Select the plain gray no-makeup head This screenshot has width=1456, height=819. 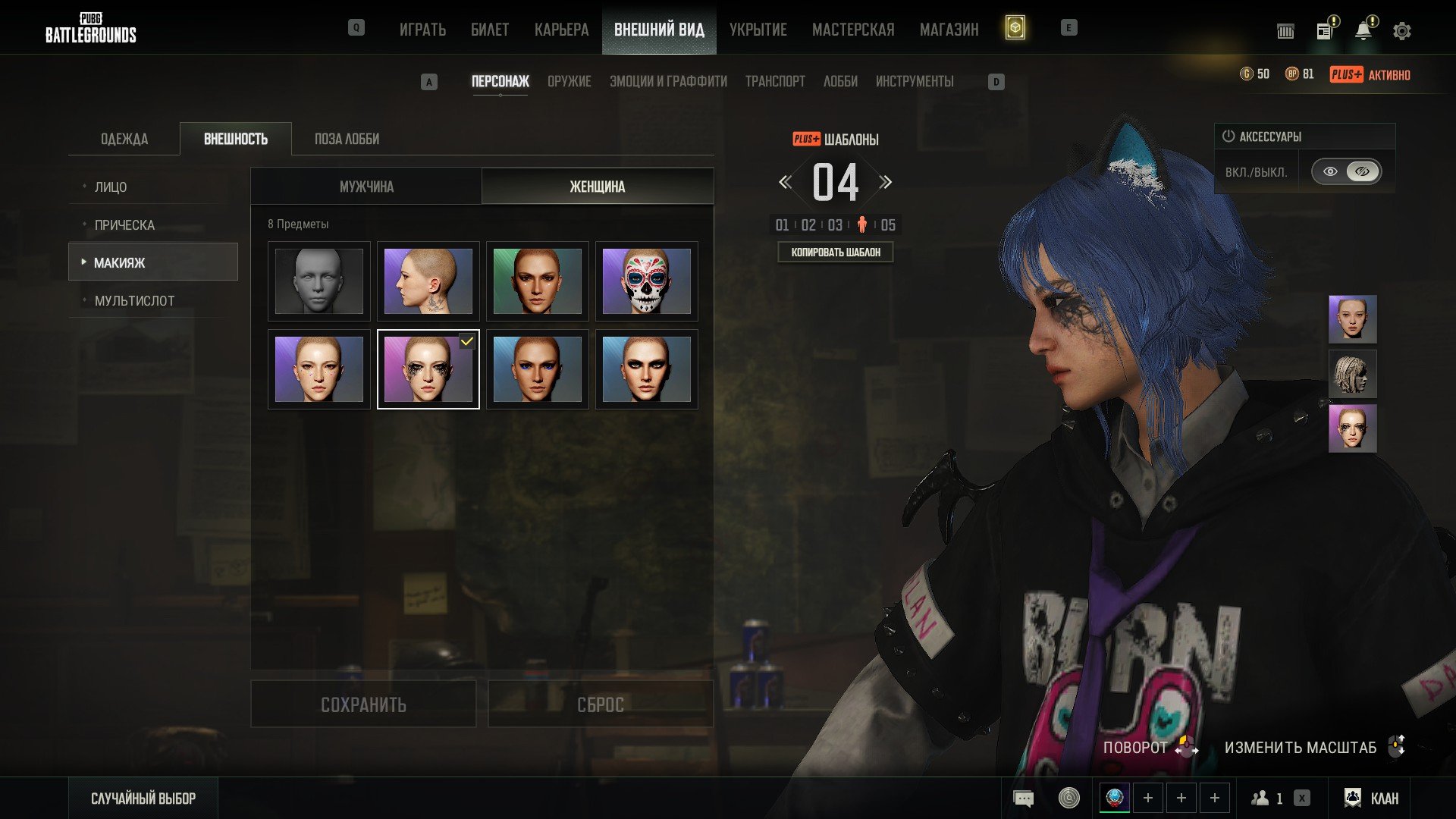click(x=318, y=281)
